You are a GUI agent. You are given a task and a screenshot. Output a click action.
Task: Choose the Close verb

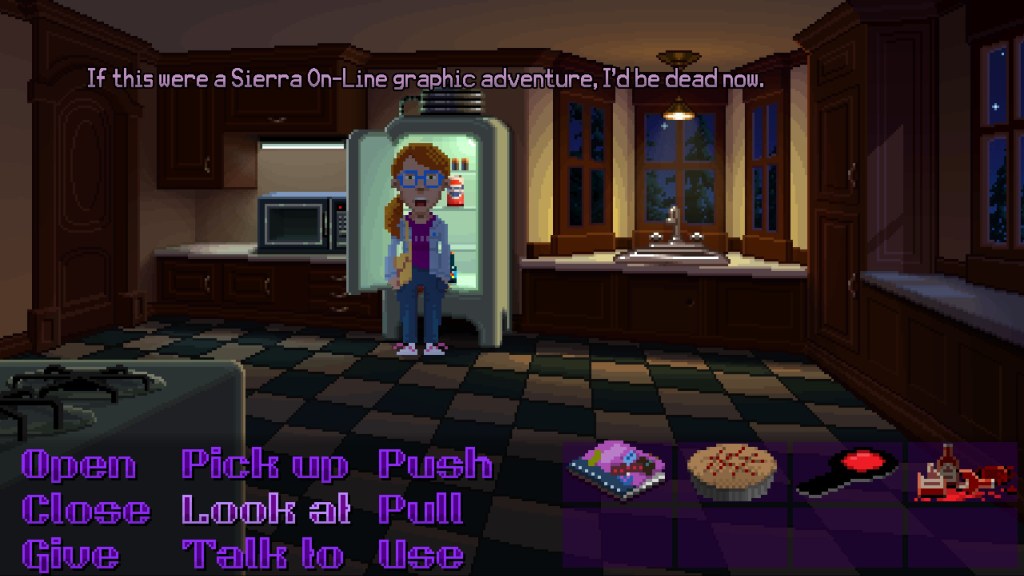[86, 510]
